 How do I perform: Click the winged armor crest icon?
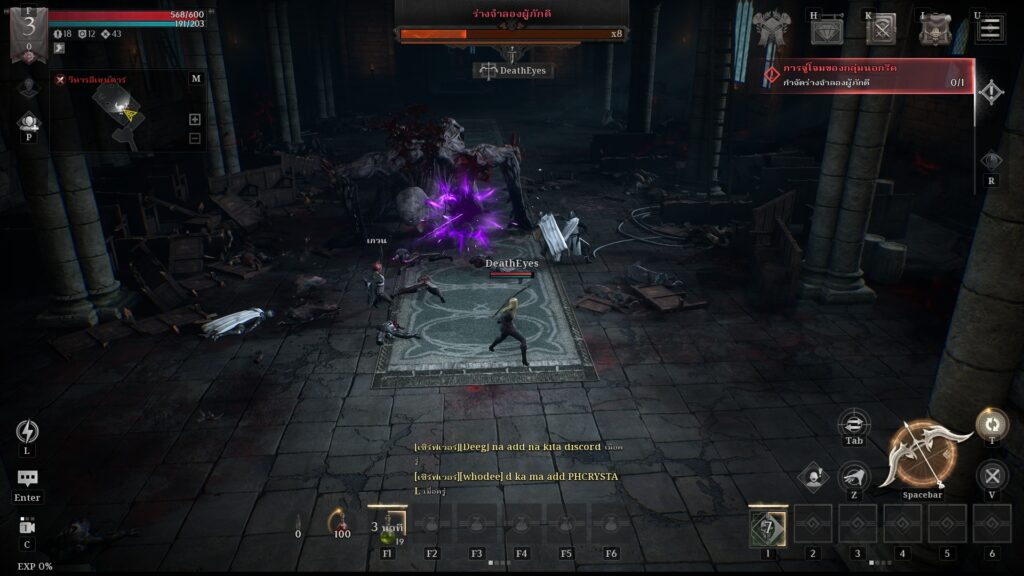point(771,28)
